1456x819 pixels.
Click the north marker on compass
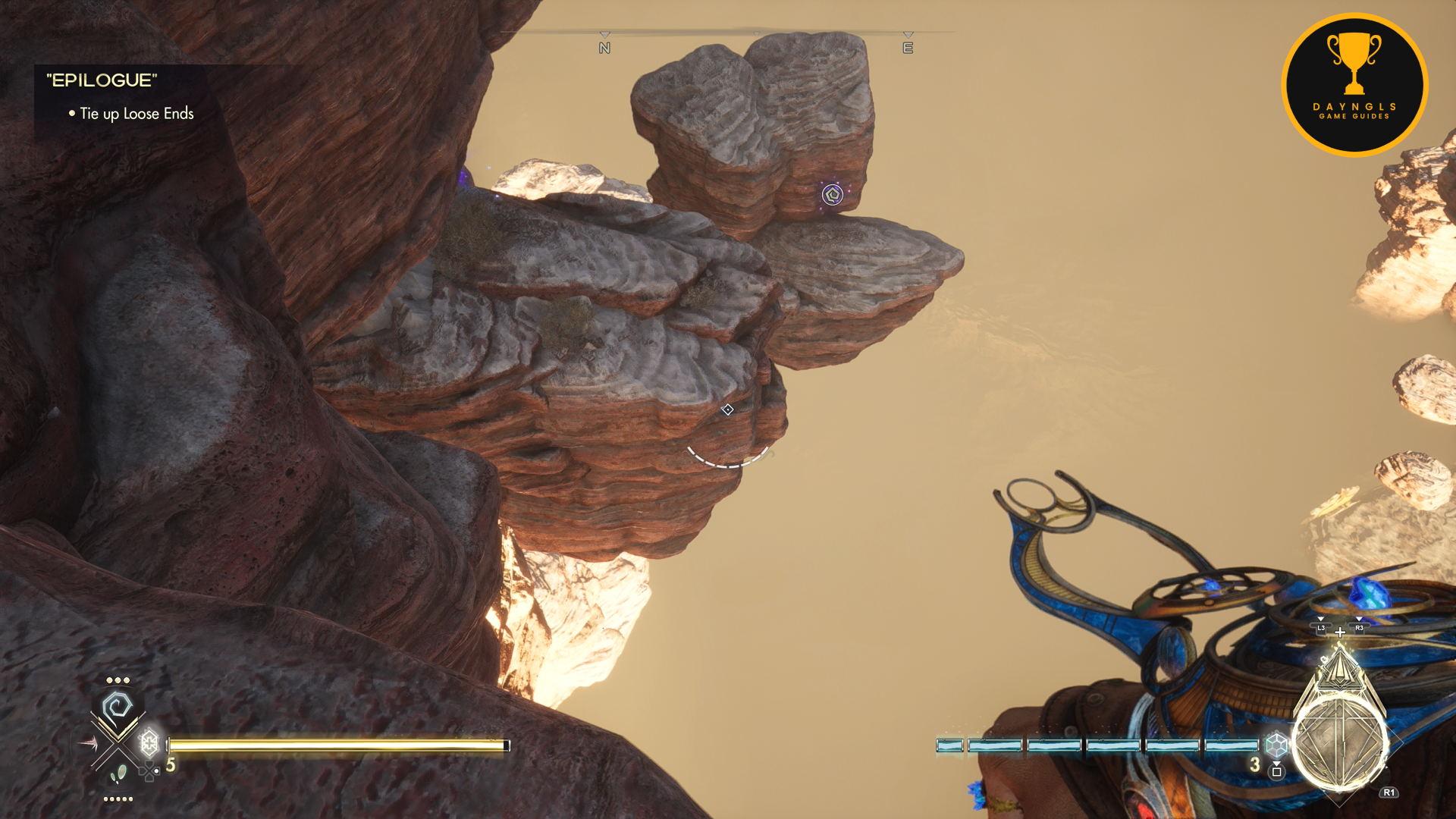tap(604, 48)
